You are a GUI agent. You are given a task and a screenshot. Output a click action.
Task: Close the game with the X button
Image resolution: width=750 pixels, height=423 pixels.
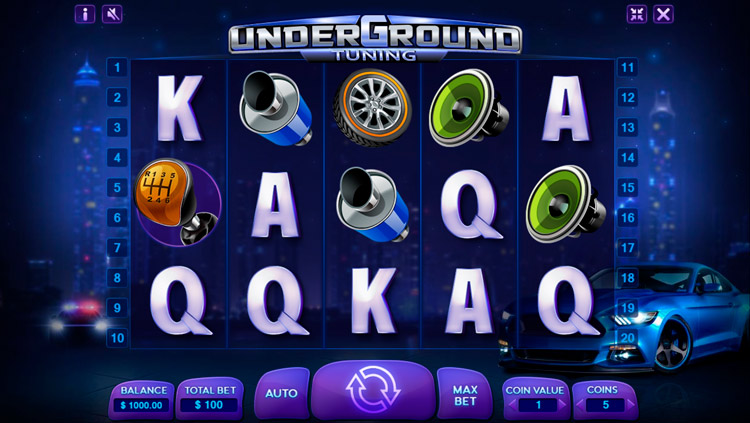pos(663,14)
